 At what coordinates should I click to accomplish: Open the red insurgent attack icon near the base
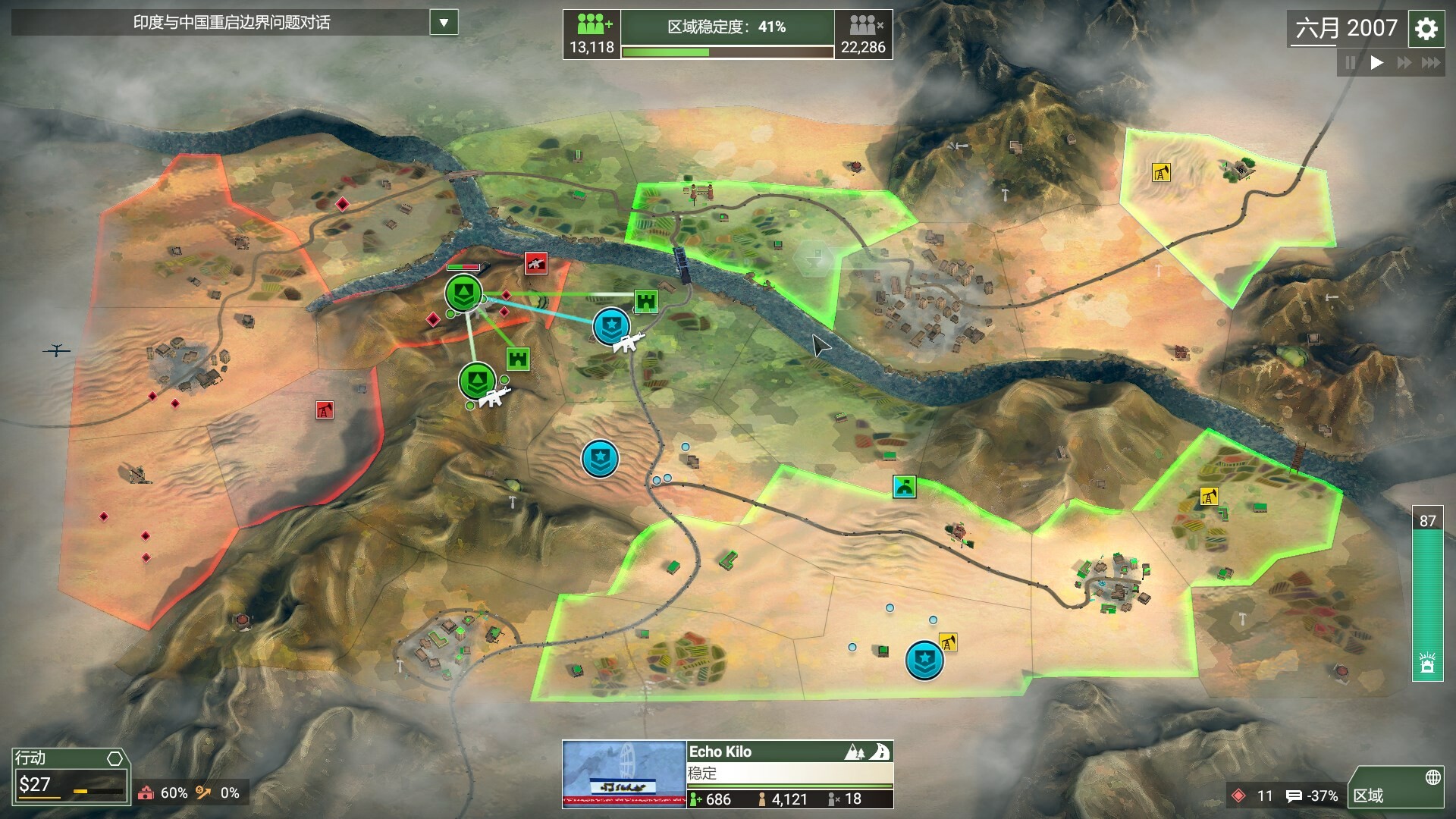click(538, 263)
